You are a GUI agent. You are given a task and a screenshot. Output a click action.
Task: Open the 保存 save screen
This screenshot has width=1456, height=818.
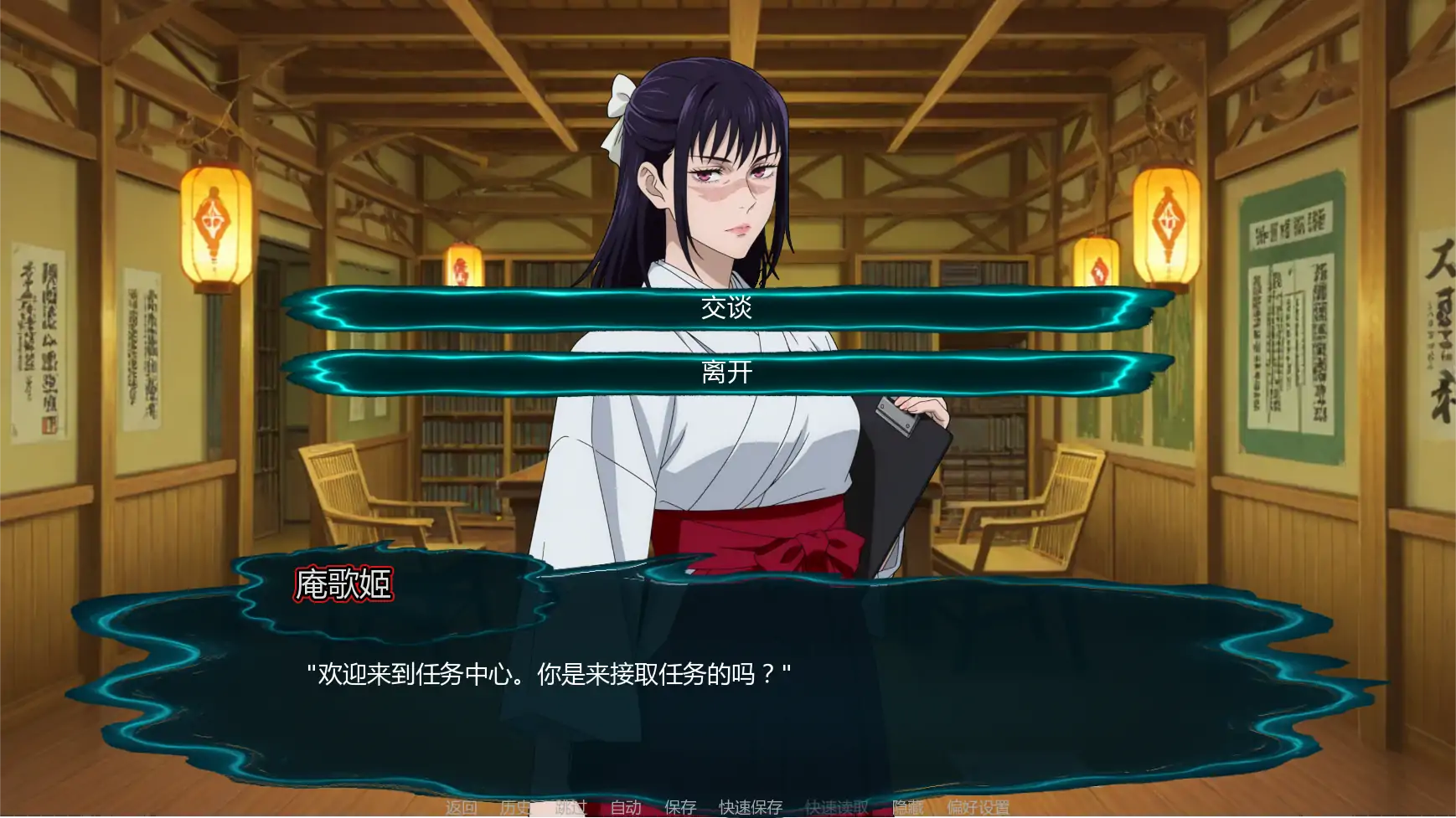679,808
